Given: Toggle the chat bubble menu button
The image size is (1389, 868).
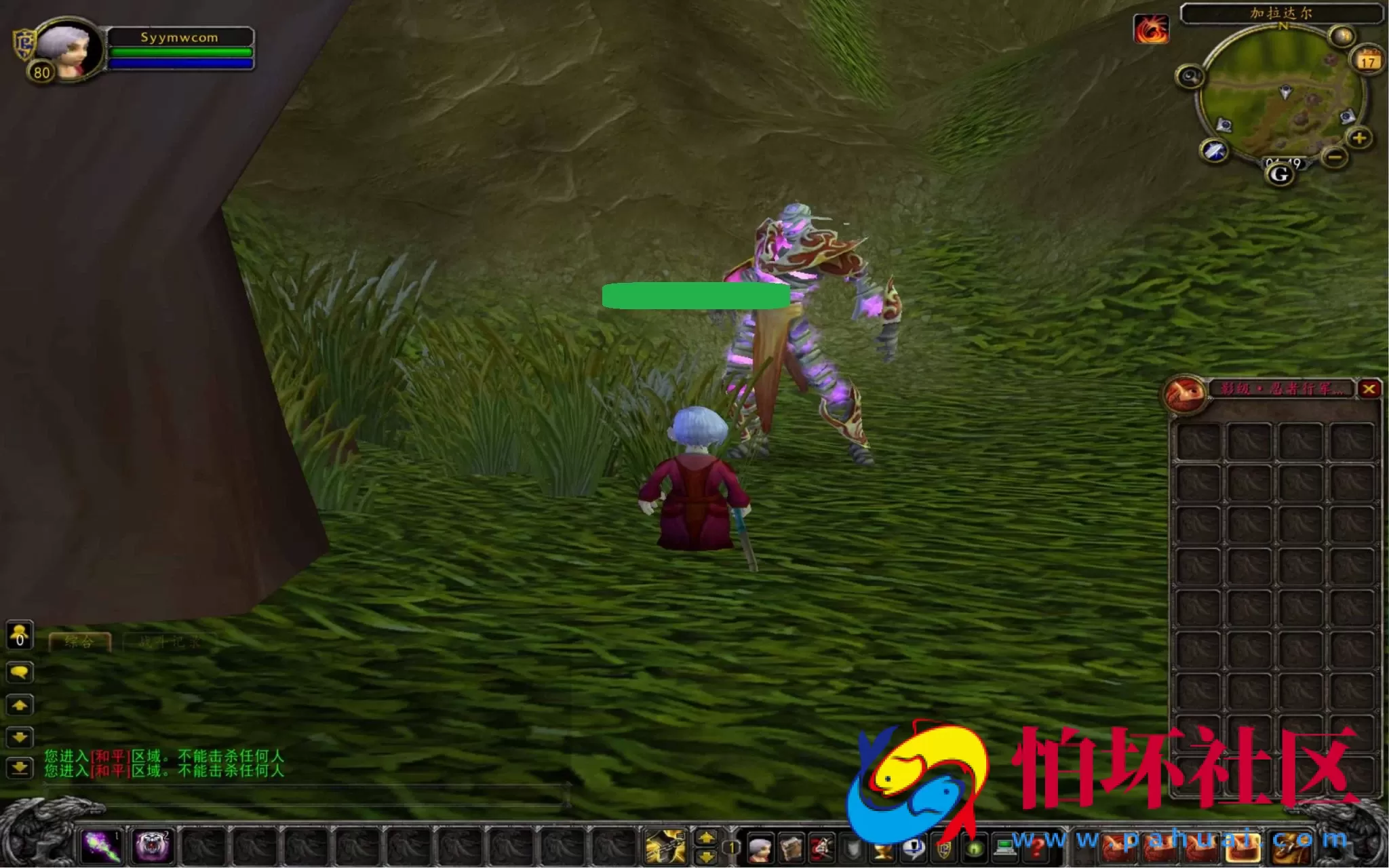Looking at the screenshot, I should coord(19,673).
